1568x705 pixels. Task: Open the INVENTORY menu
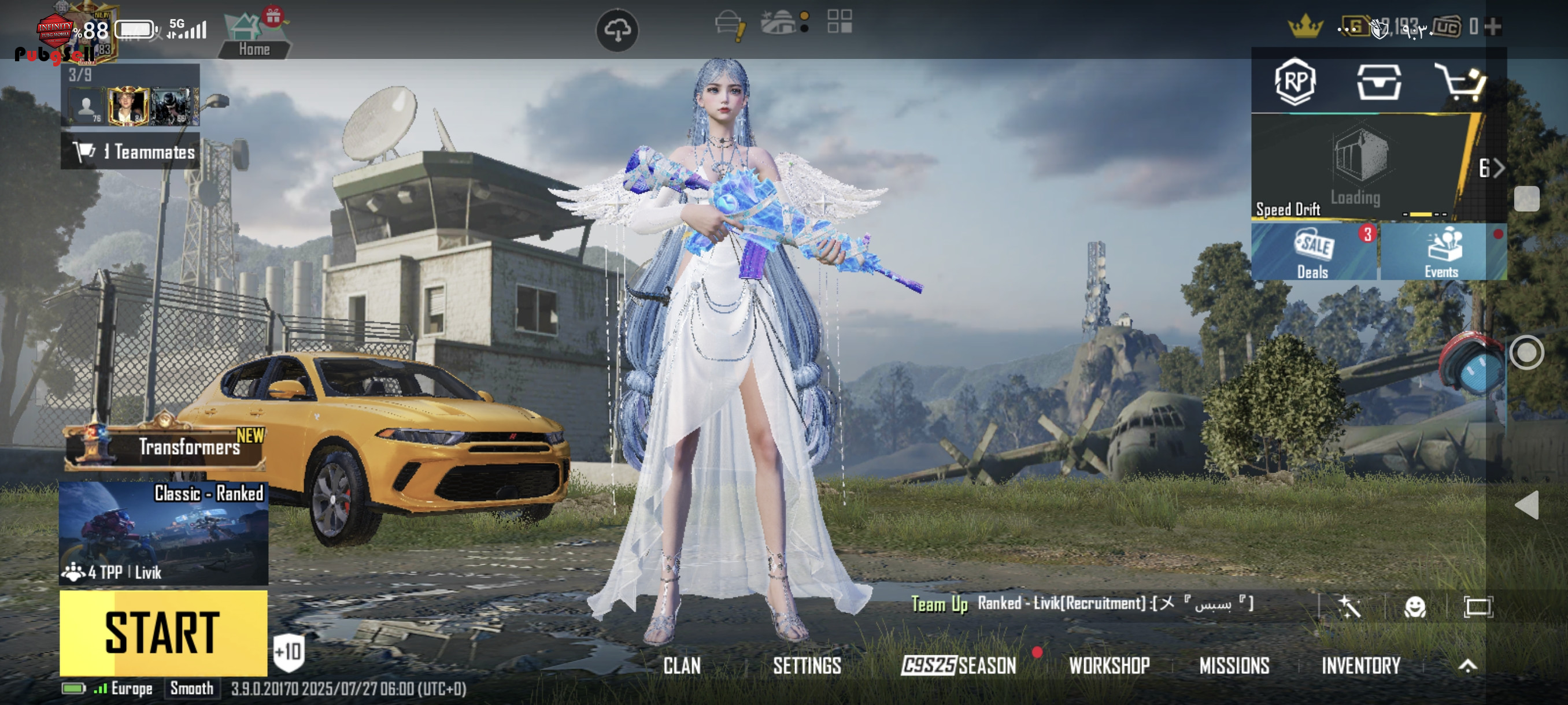[x=1360, y=666]
